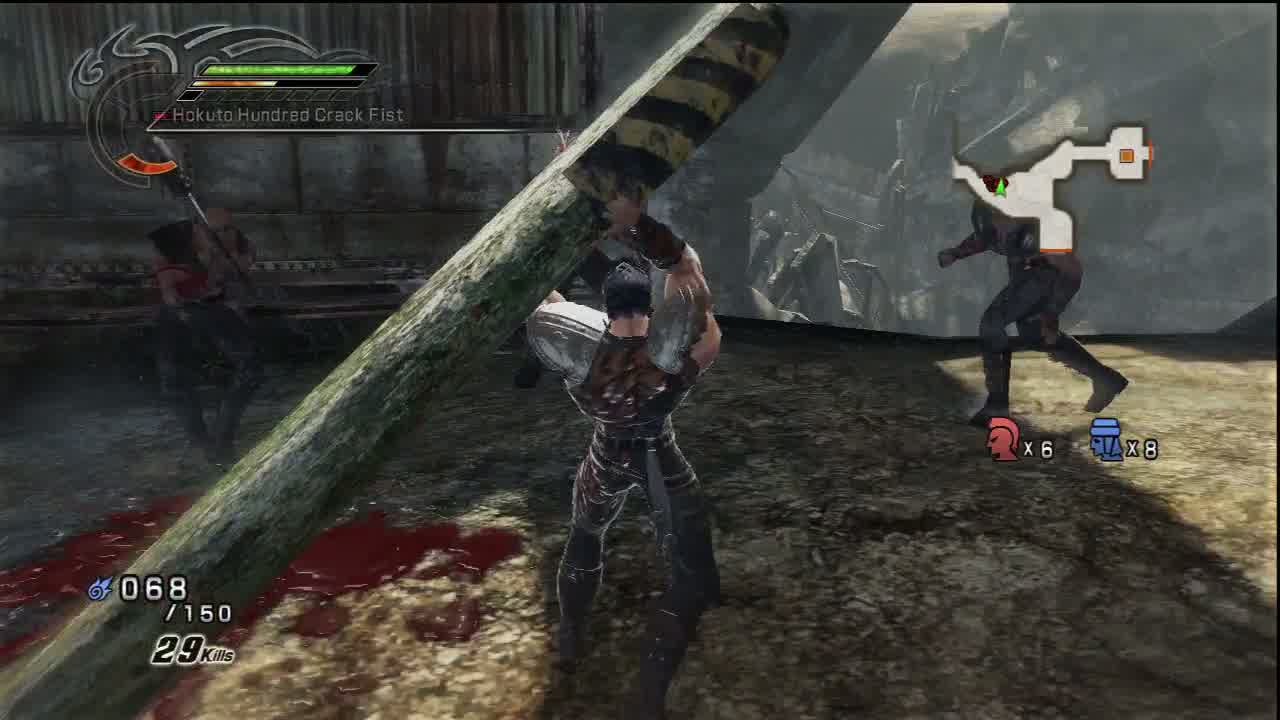Image resolution: width=1280 pixels, height=720 pixels.
Task: Click the blue spirit flame icon
Action: (100, 589)
